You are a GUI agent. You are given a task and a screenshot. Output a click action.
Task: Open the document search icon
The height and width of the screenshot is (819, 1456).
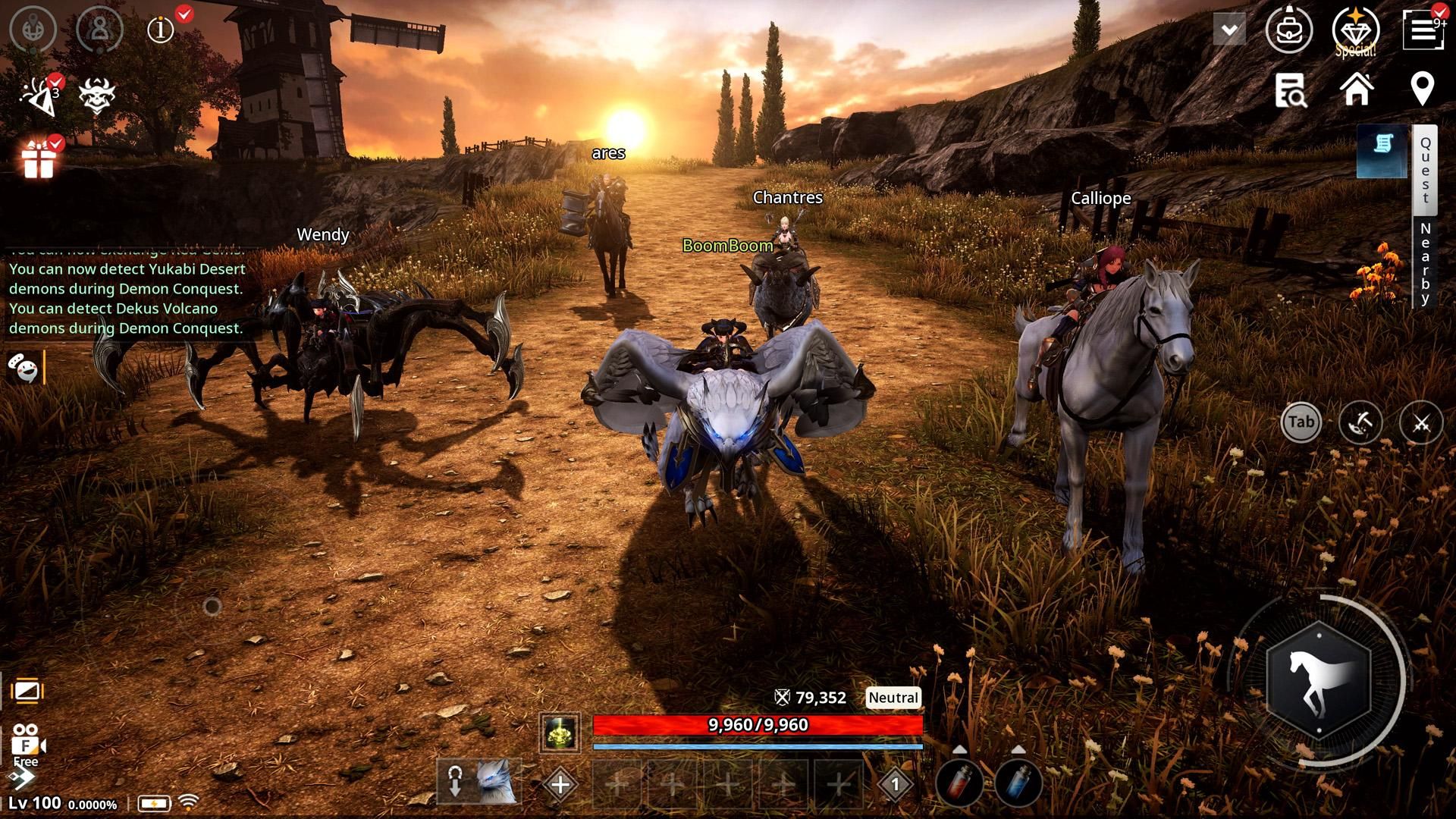pos(1290,91)
